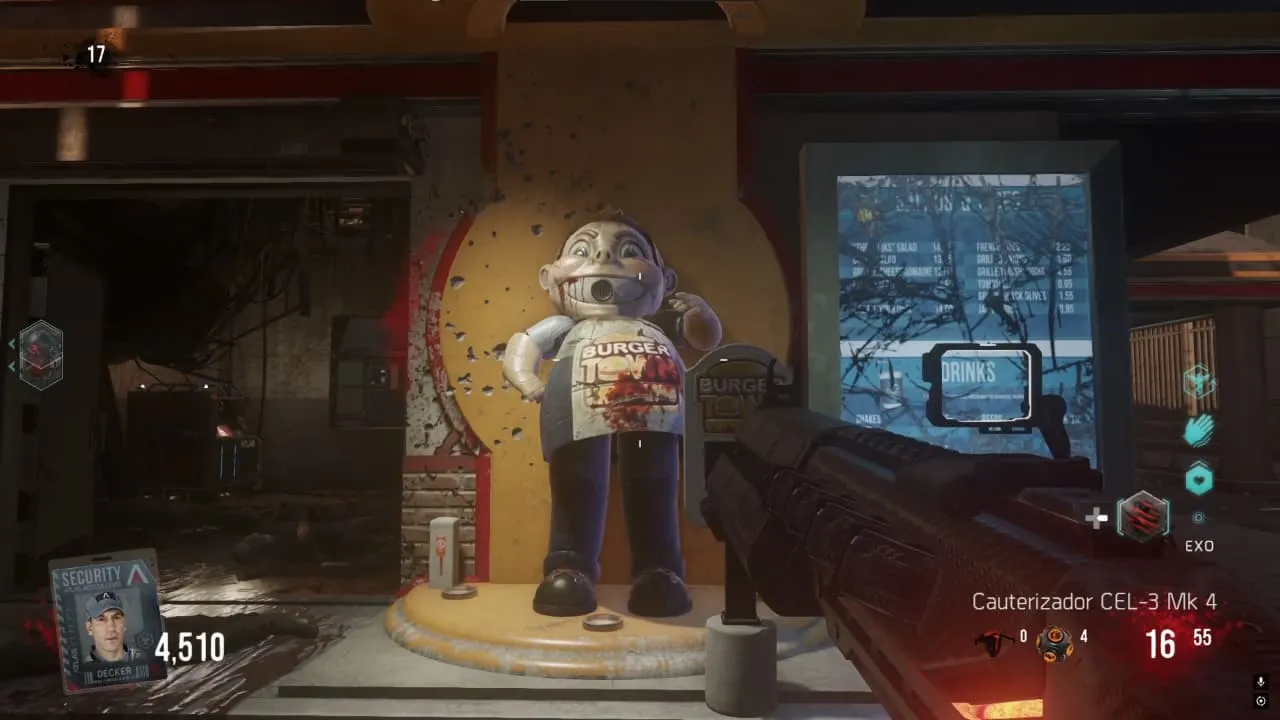
Task: Click the cube upgrade icon
Action: (1198, 382)
